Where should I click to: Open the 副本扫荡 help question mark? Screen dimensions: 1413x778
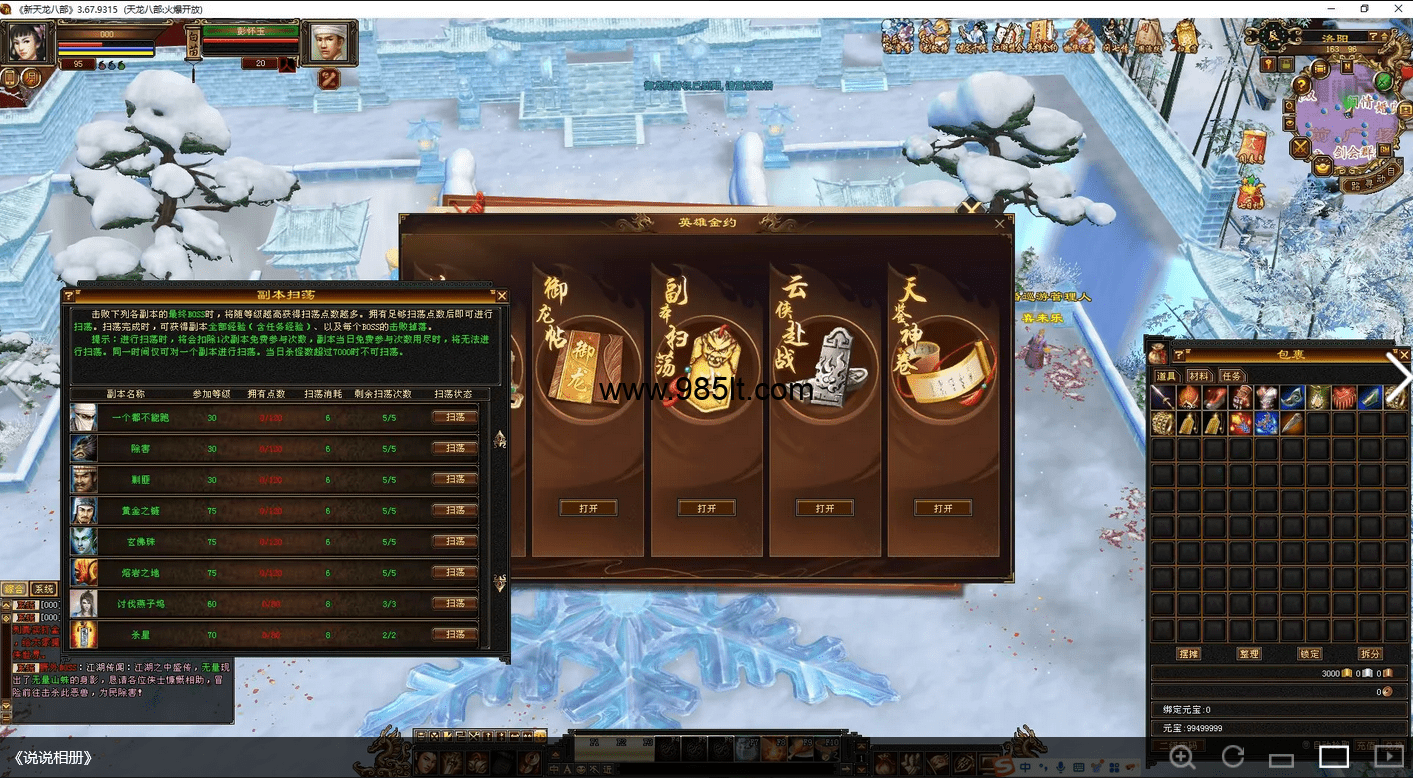point(69,296)
